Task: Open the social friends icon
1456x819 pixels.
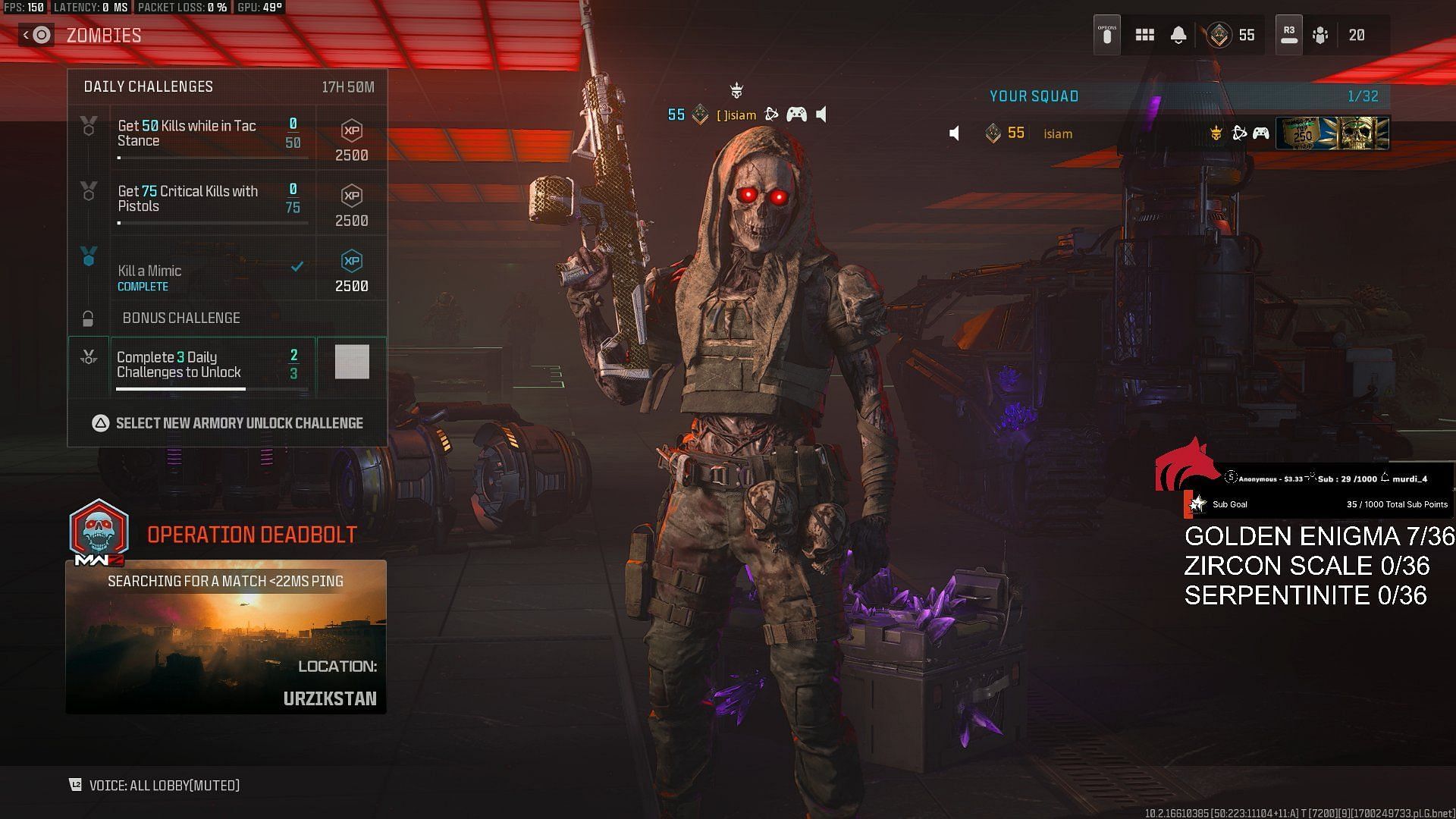Action: (x=1320, y=35)
